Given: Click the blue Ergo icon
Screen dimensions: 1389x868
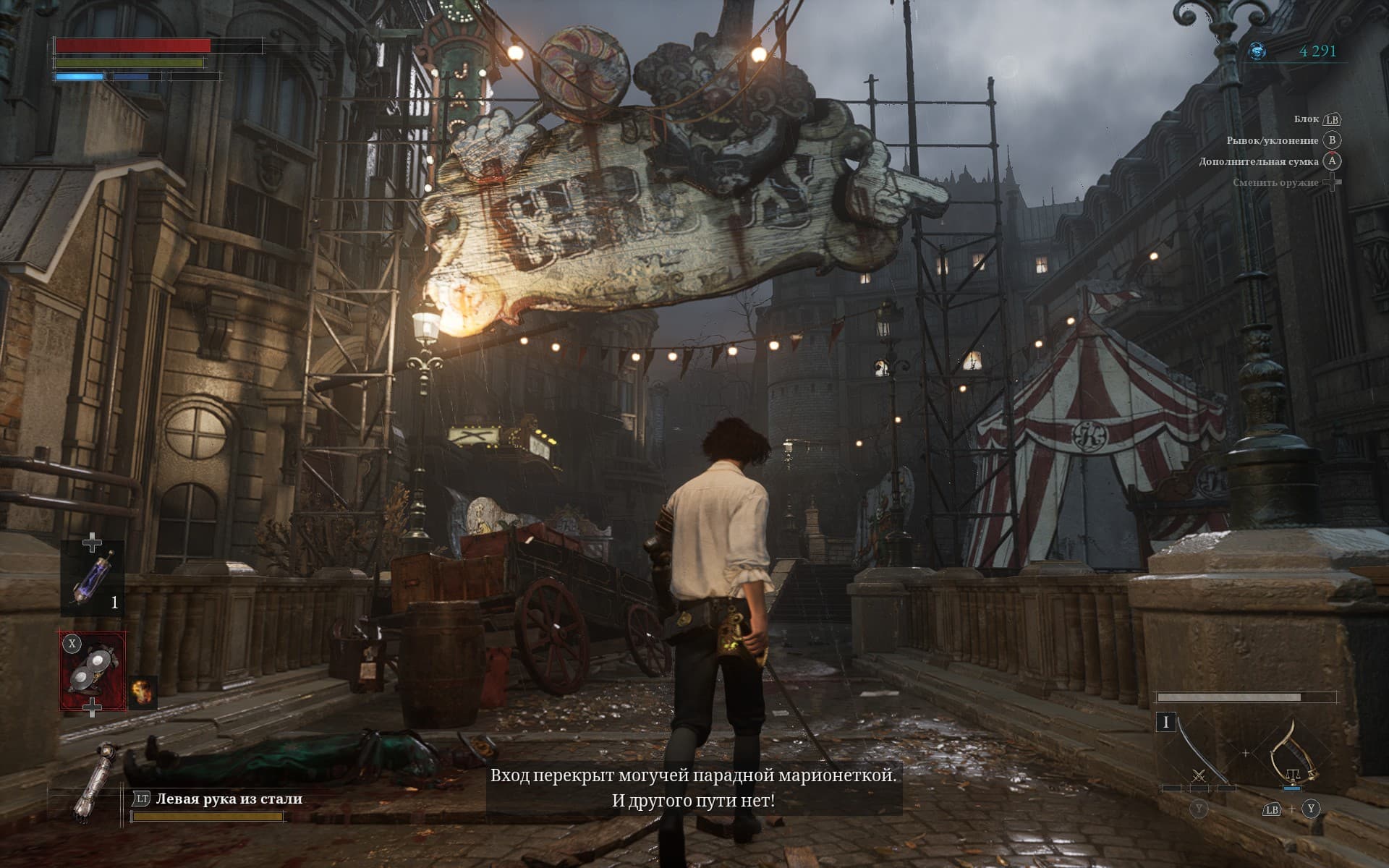Looking at the screenshot, I should [1258, 51].
